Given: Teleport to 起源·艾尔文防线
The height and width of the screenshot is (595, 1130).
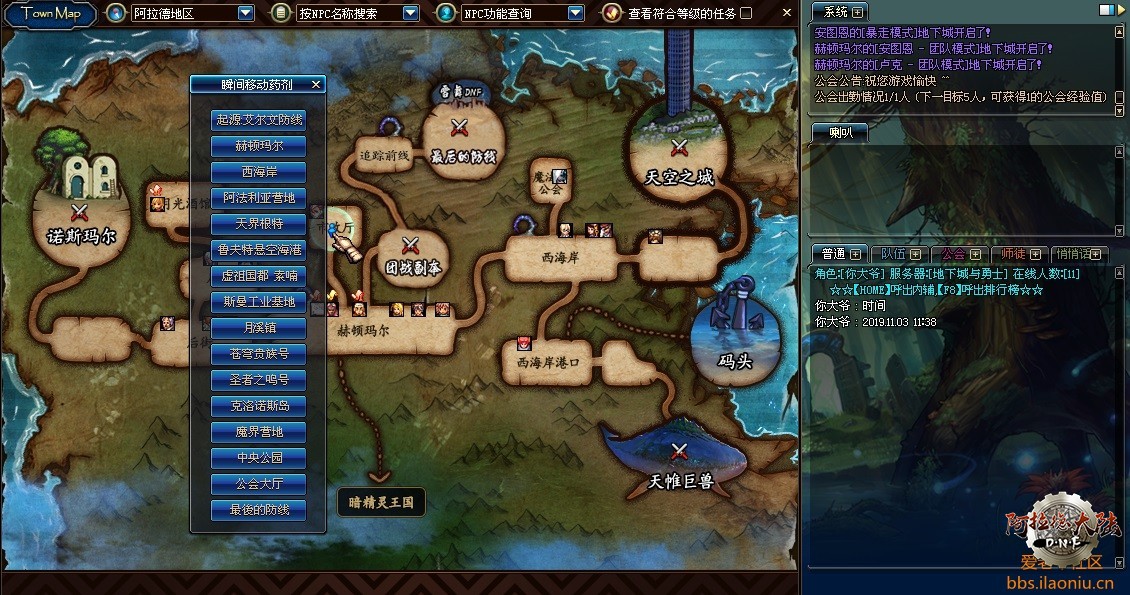Looking at the screenshot, I should (x=259, y=120).
